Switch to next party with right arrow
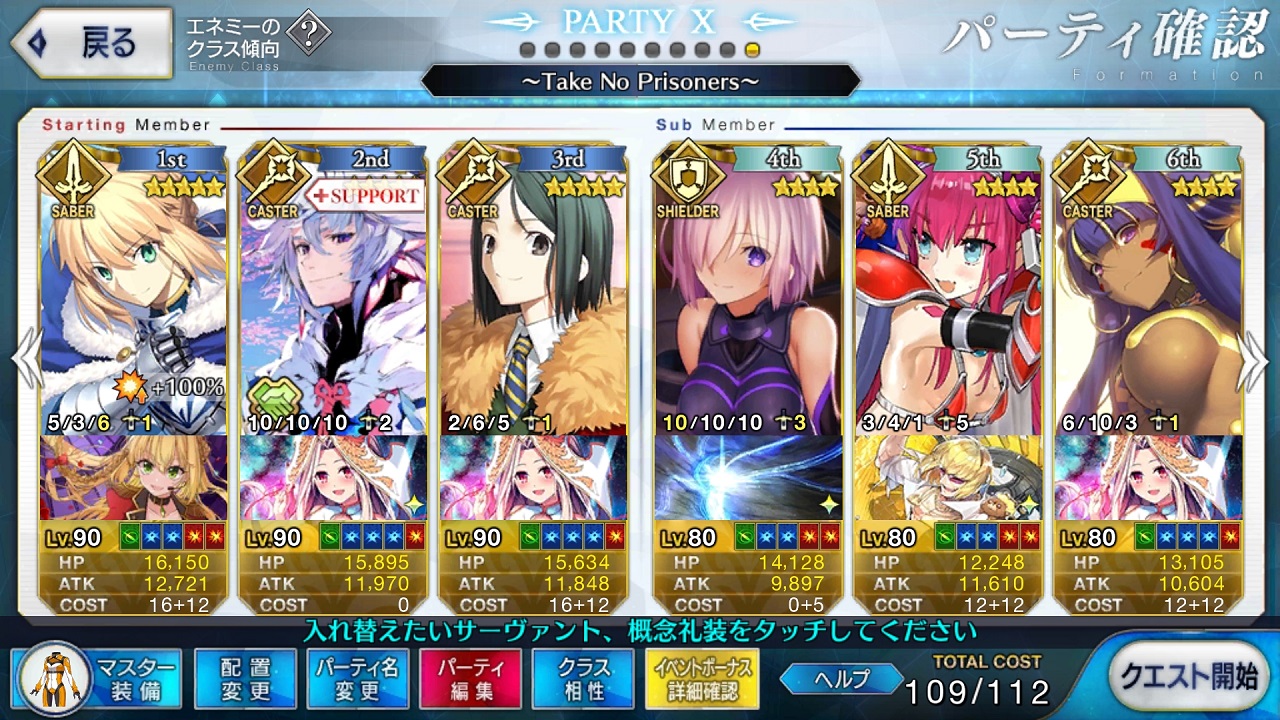The height and width of the screenshot is (720, 1280). pos(1256,360)
